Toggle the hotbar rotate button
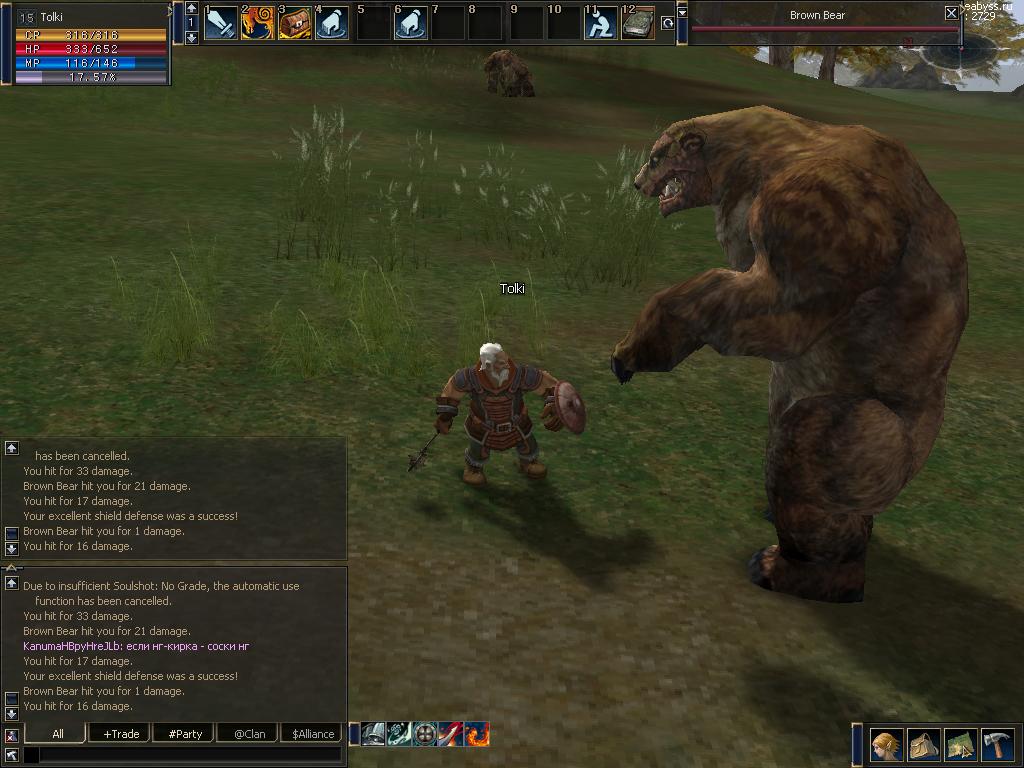Image resolution: width=1024 pixels, height=768 pixels. [x=667, y=23]
